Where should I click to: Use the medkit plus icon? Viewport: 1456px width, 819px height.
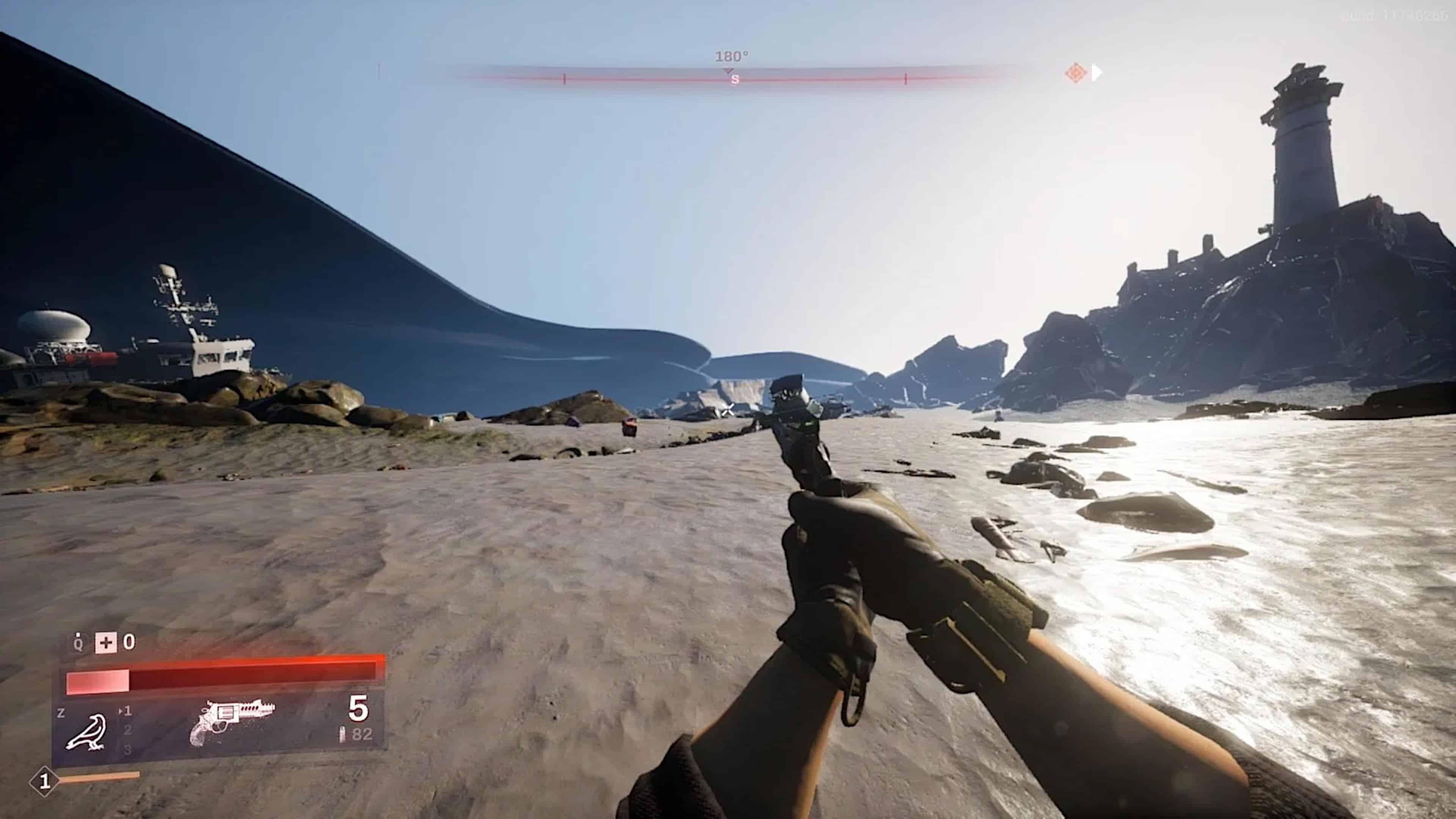[x=106, y=643]
